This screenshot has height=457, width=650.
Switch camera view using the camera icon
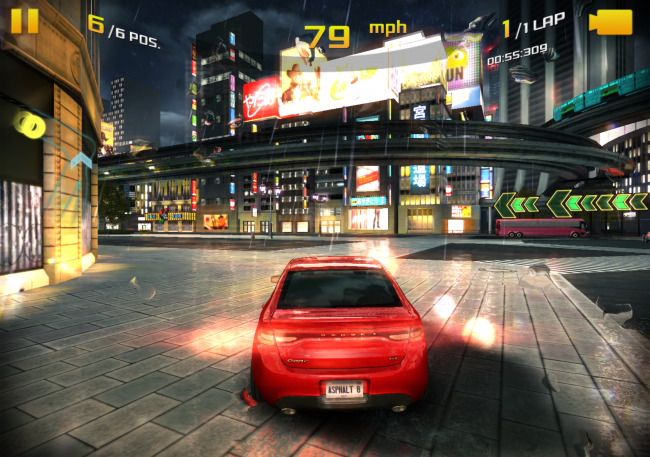pos(610,22)
